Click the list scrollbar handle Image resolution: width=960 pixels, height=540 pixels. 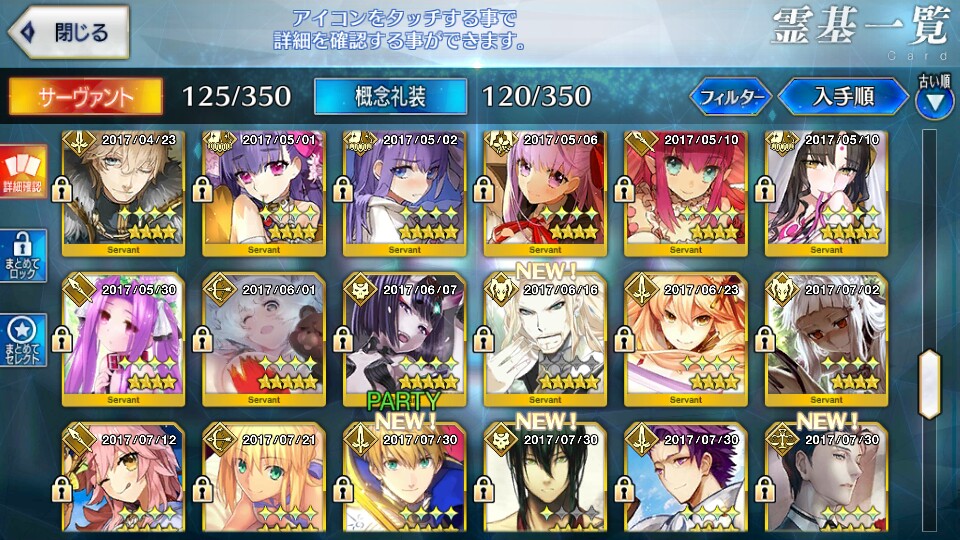929,383
